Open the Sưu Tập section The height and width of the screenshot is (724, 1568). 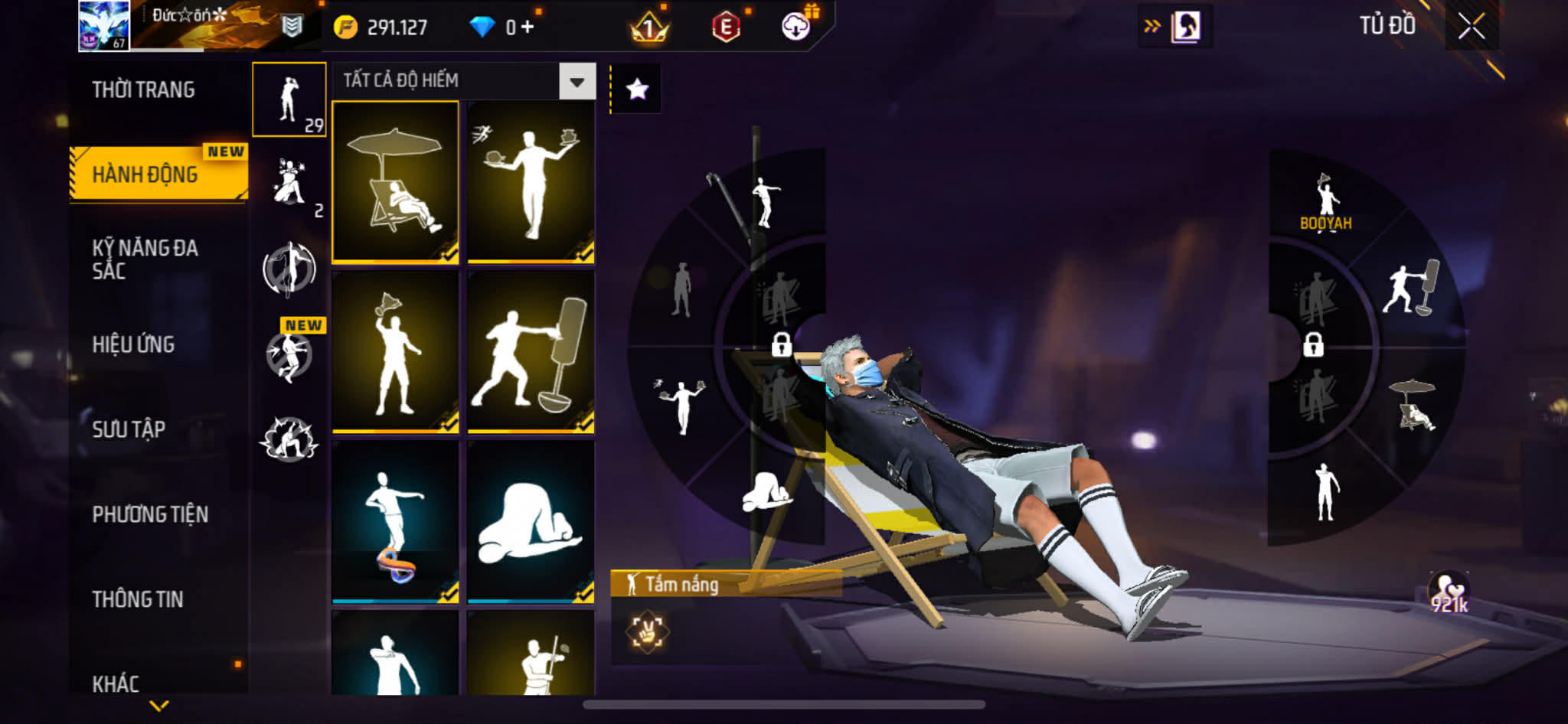pyautogui.click(x=129, y=429)
